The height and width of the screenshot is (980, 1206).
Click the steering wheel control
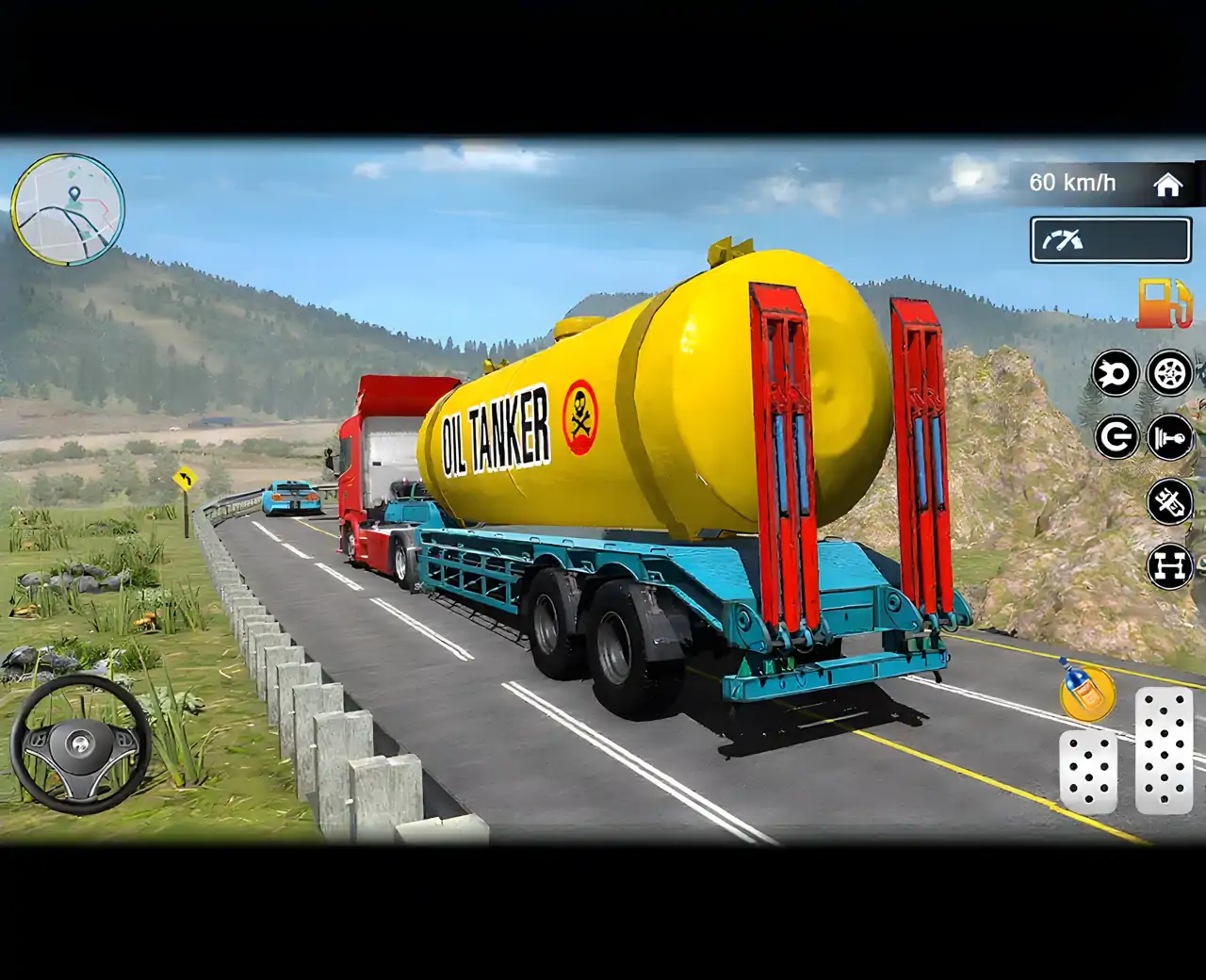81,744
